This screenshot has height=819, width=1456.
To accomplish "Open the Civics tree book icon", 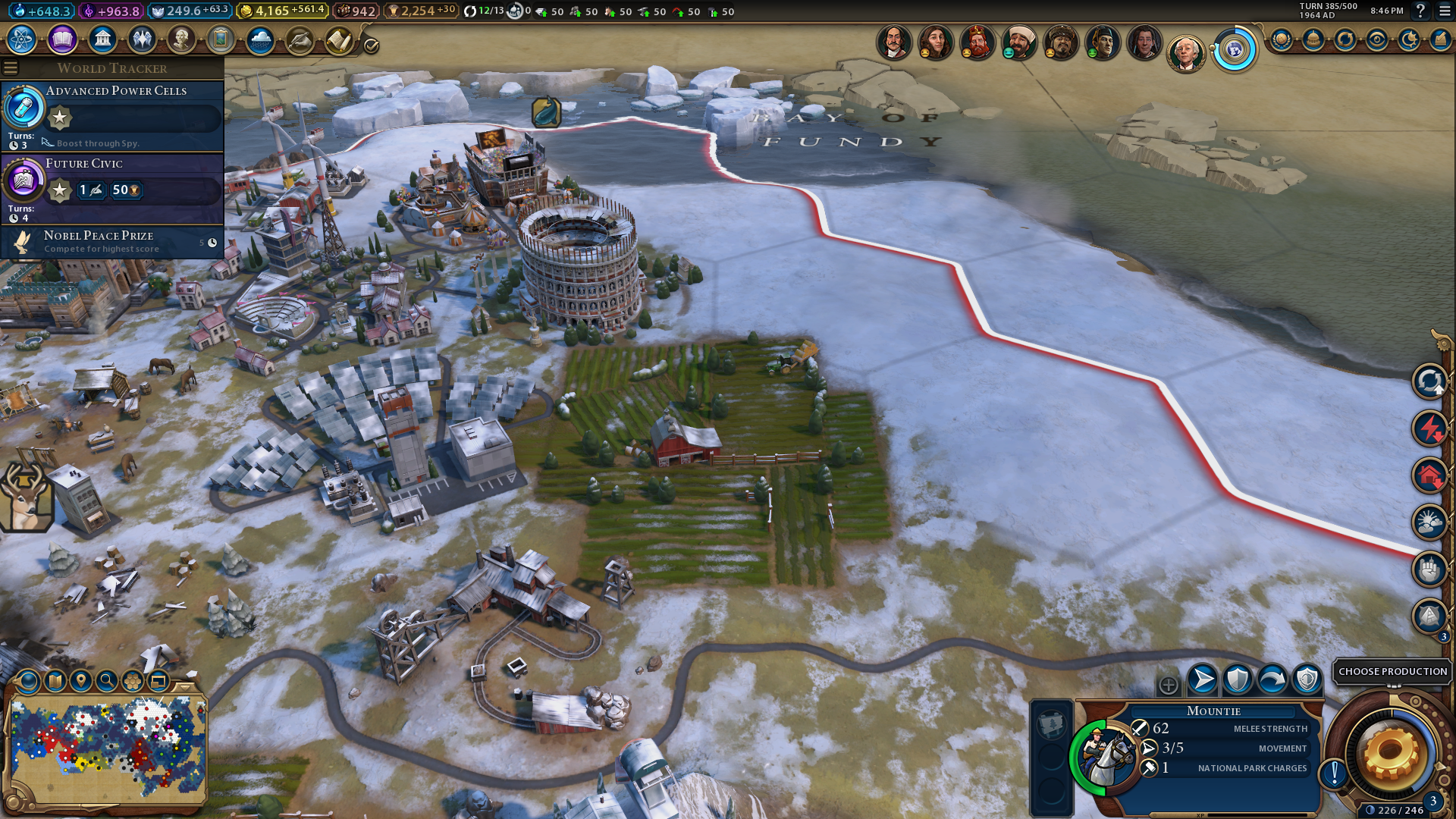I will click(x=62, y=39).
